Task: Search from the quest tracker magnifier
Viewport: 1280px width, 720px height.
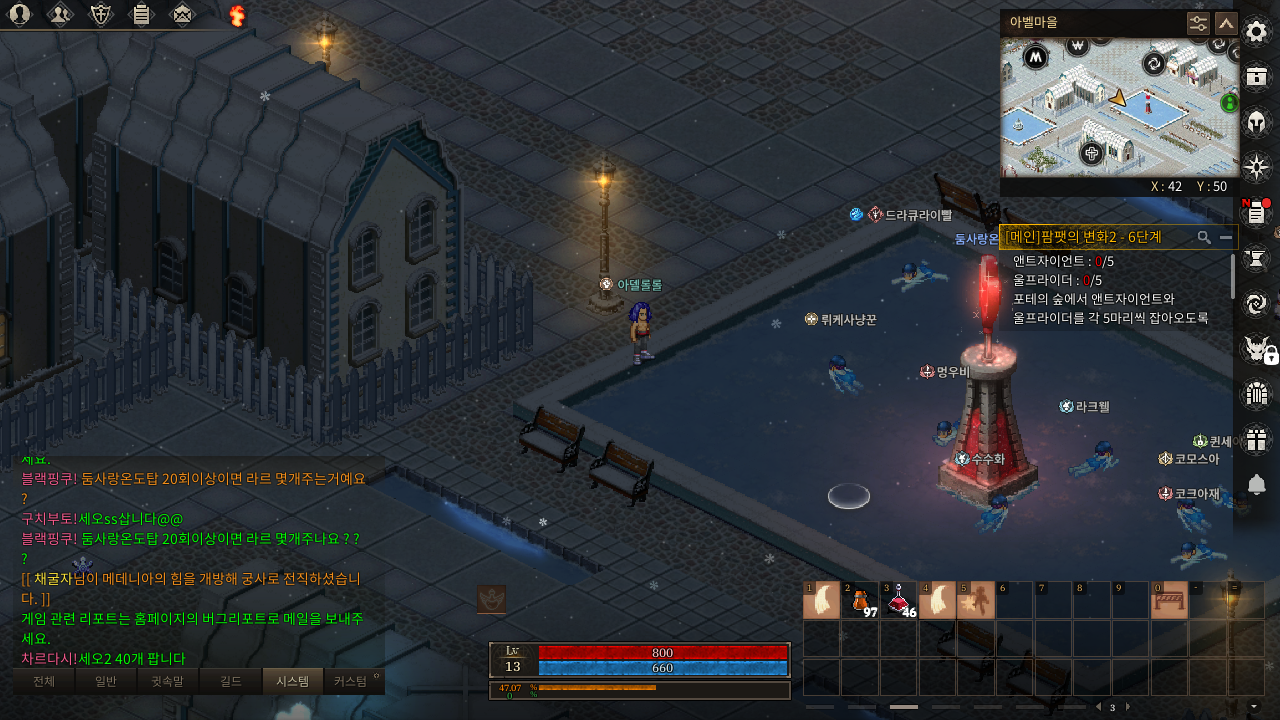Action: coord(1204,237)
